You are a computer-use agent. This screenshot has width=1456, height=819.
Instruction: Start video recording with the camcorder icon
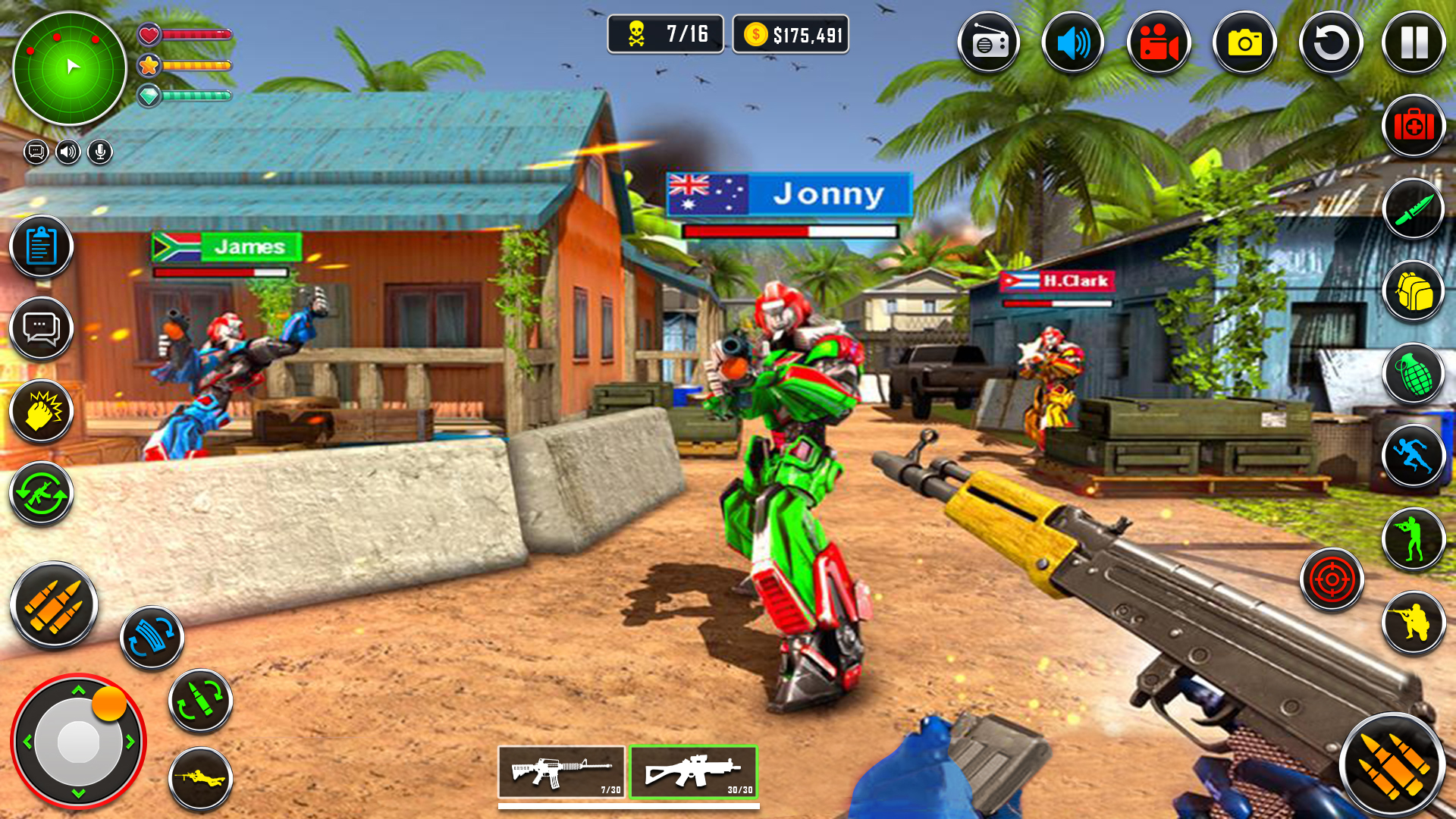click(x=1159, y=42)
